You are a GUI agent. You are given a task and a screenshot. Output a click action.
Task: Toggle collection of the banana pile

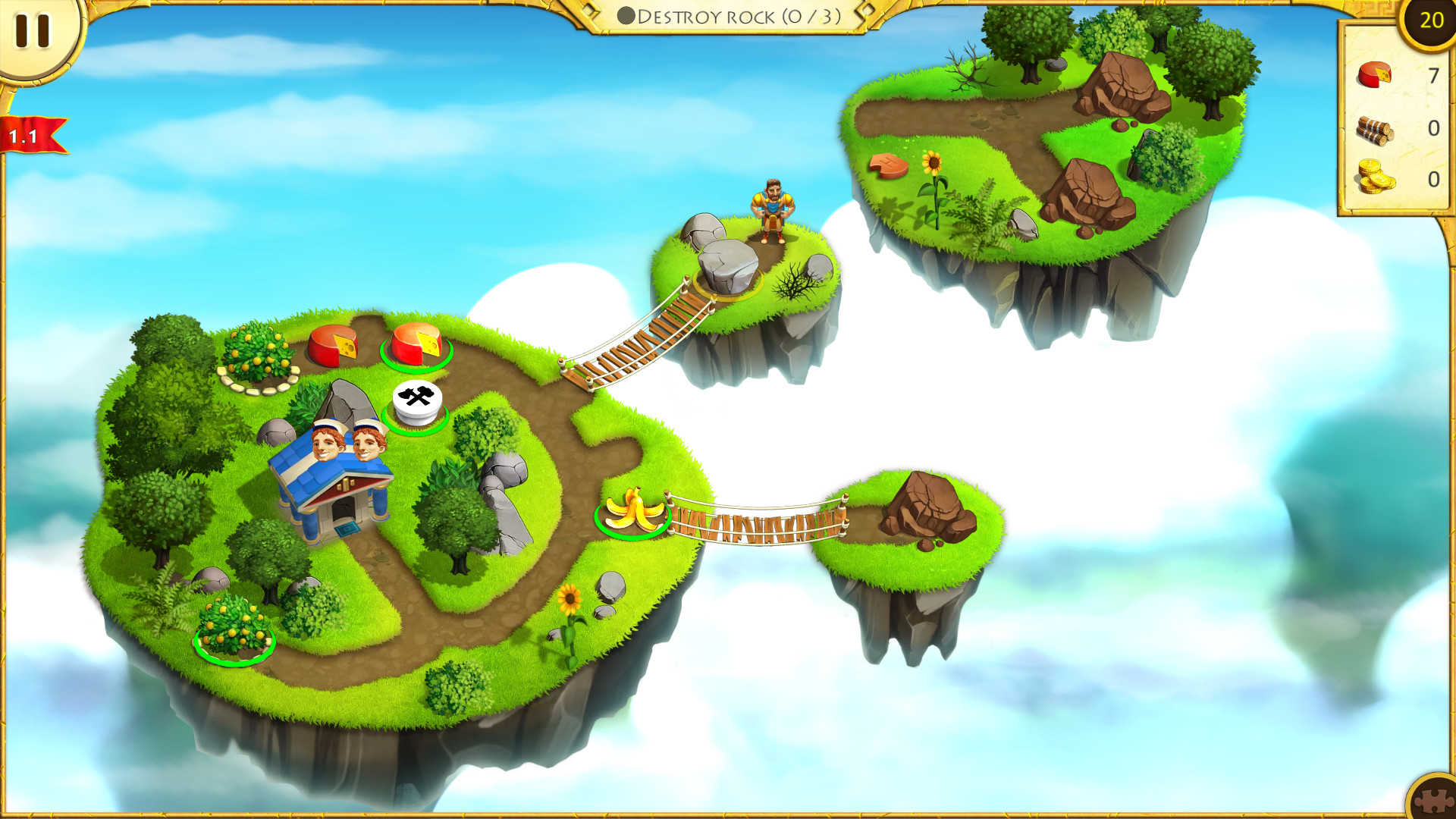coord(633,509)
